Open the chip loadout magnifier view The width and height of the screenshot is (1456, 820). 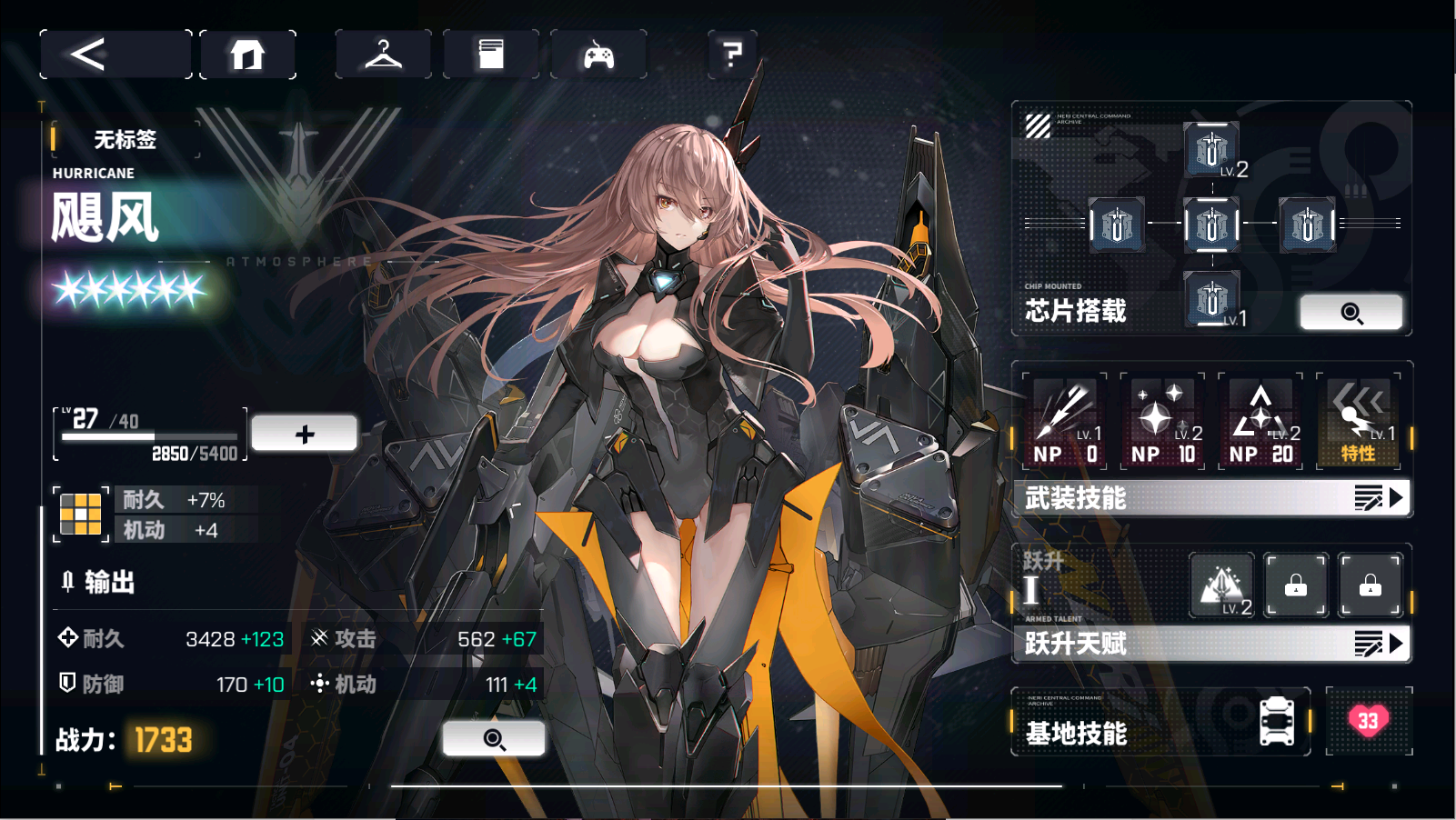coord(1351,312)
